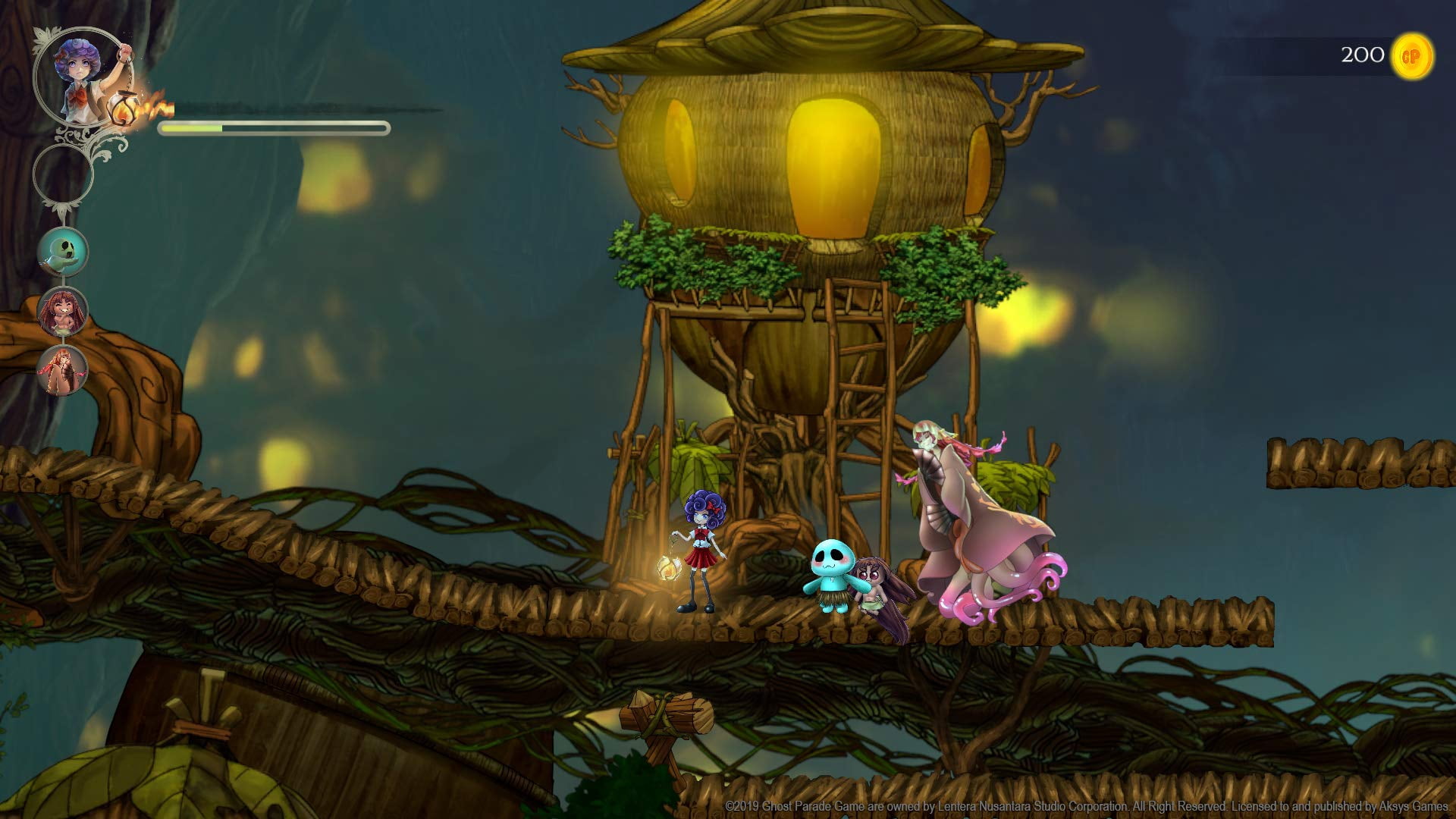Click the empty circular slot under the portrait
Screen dimensions: 1456x819
click(x=63, y=174)
